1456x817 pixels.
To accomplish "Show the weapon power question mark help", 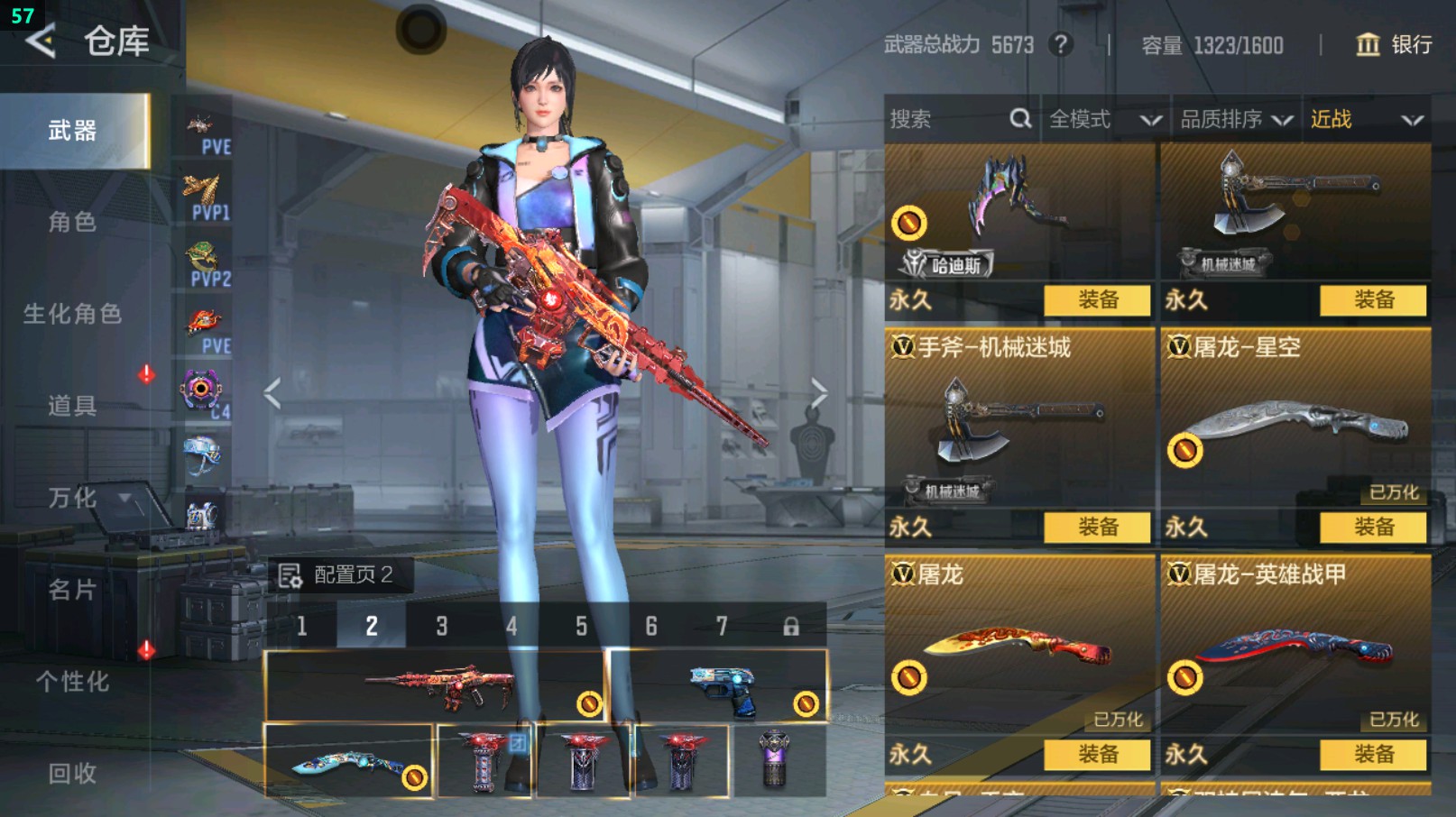I will pos(1061,44).
